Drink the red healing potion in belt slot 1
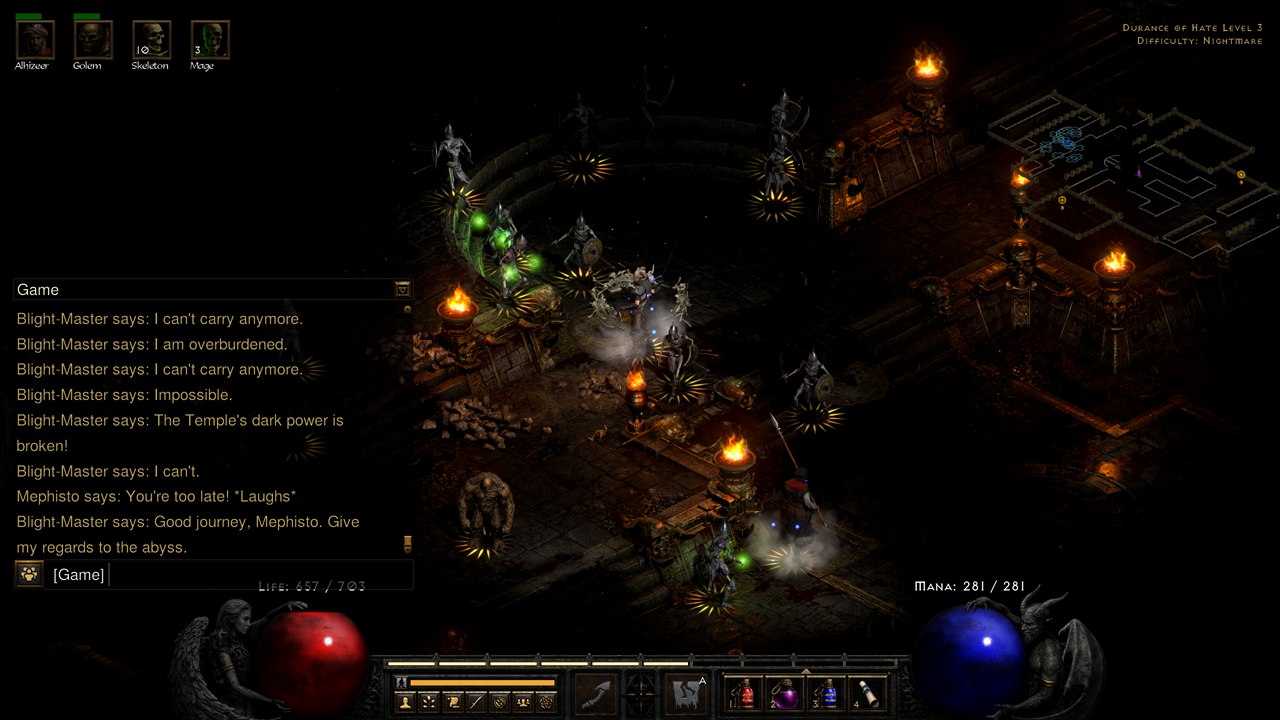This screenshot has height=720, width=1280. pos(746,693)
